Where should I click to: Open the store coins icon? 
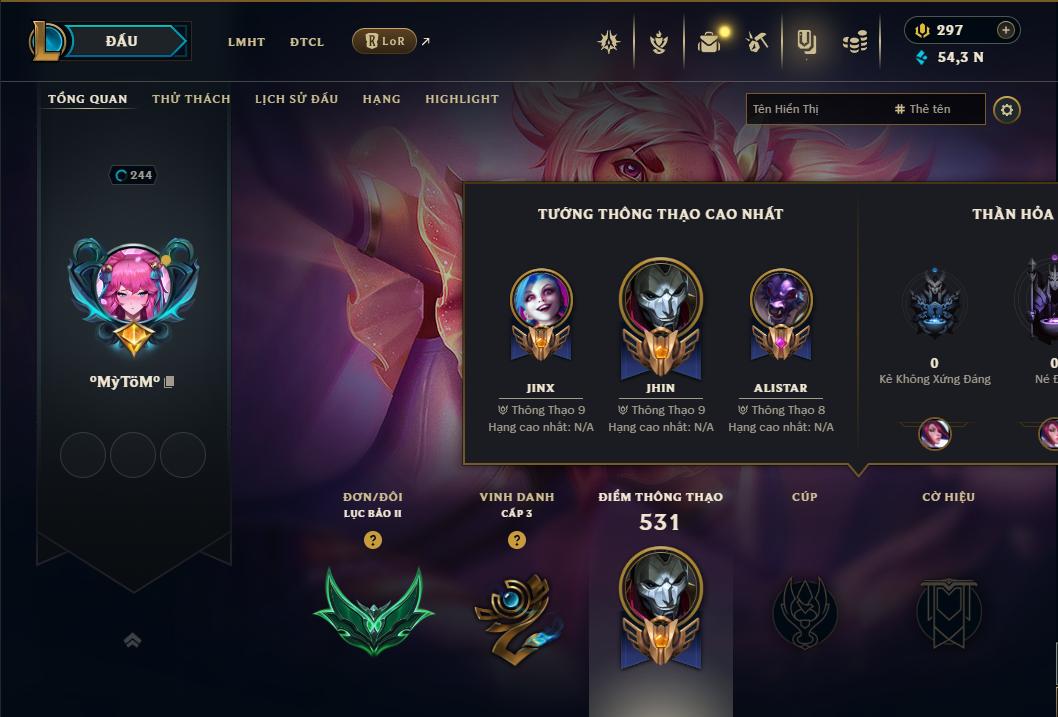(854, 42)
